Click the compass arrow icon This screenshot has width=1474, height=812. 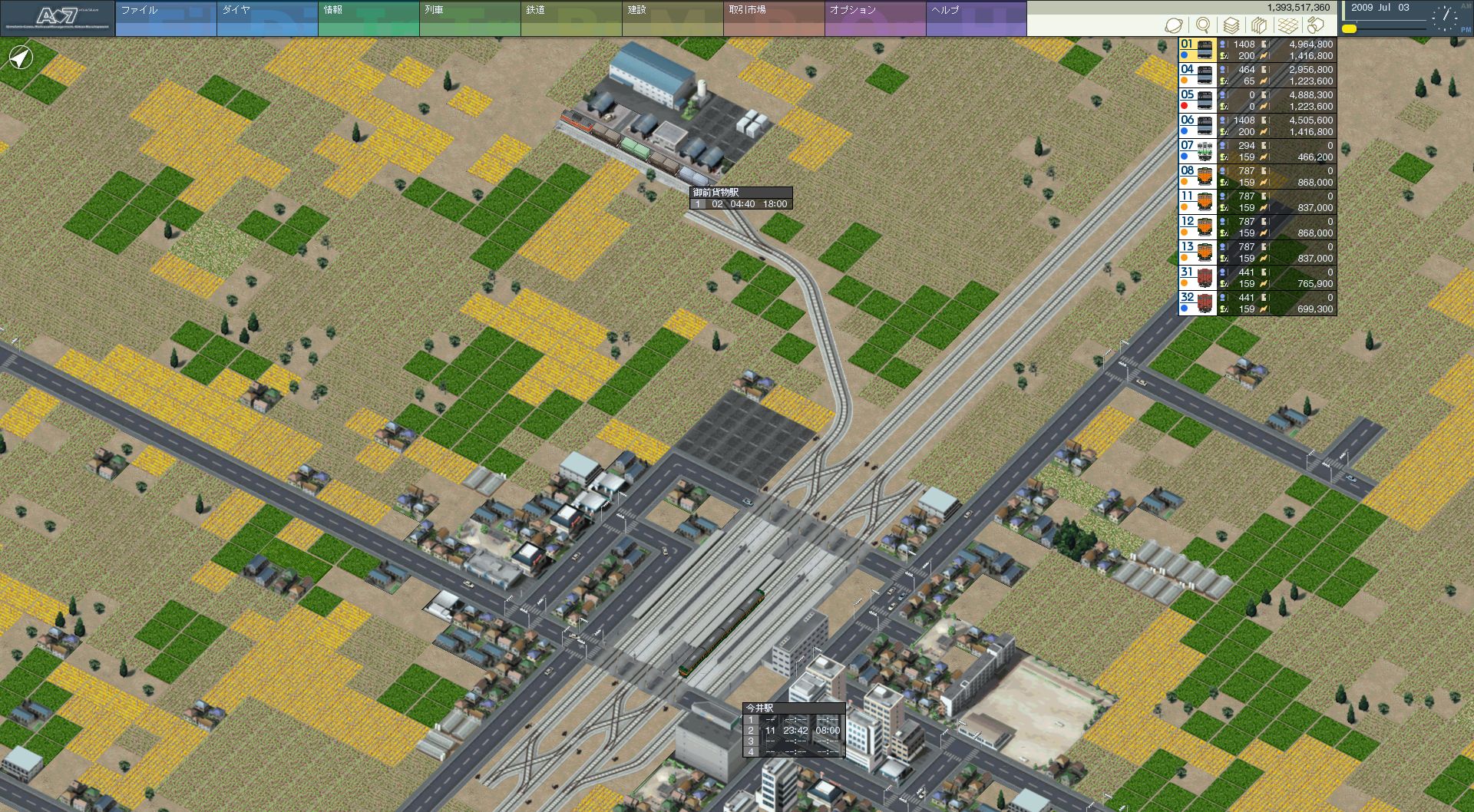point(21,58)
